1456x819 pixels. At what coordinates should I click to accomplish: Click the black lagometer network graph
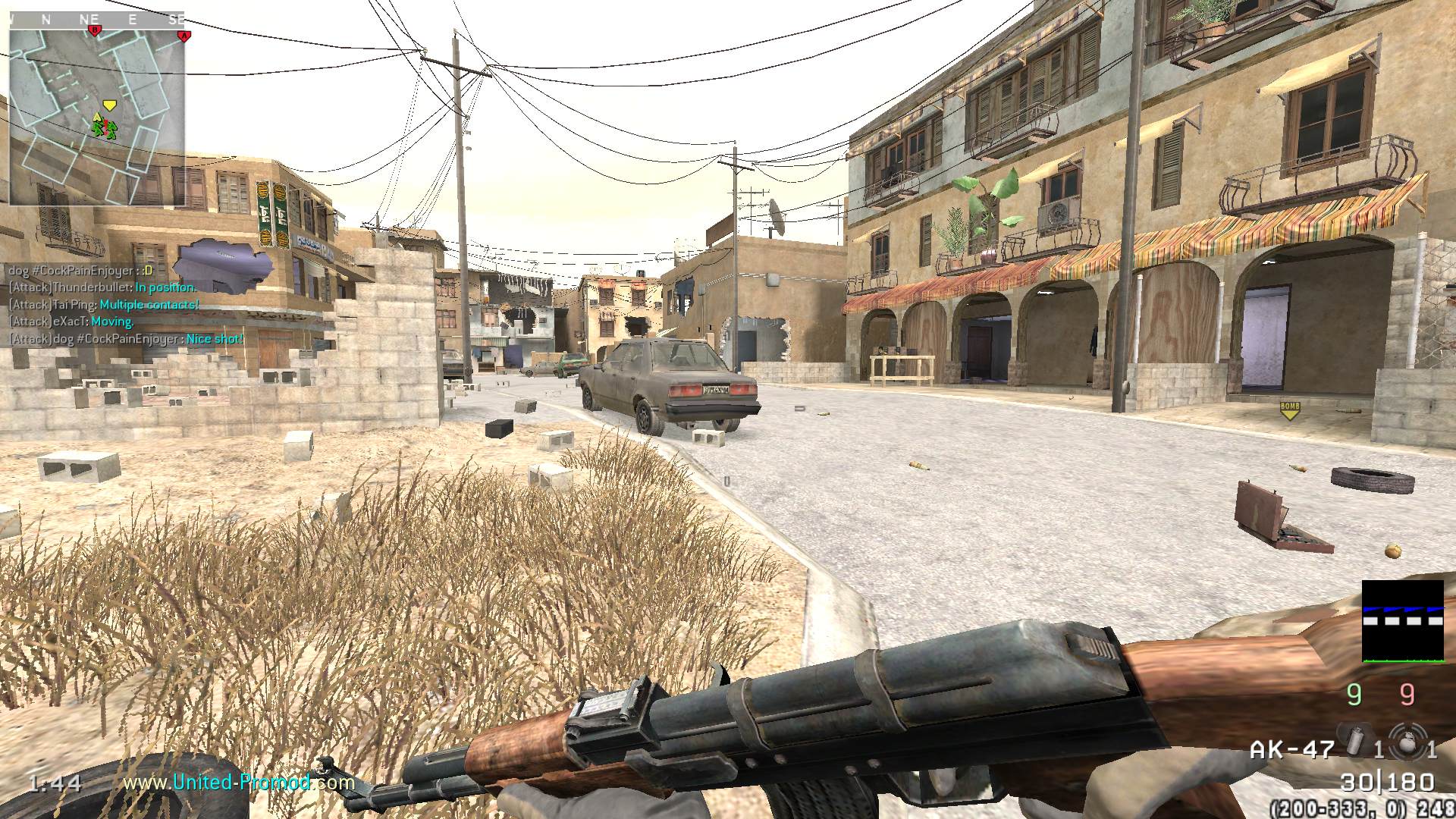(1402, 621)
